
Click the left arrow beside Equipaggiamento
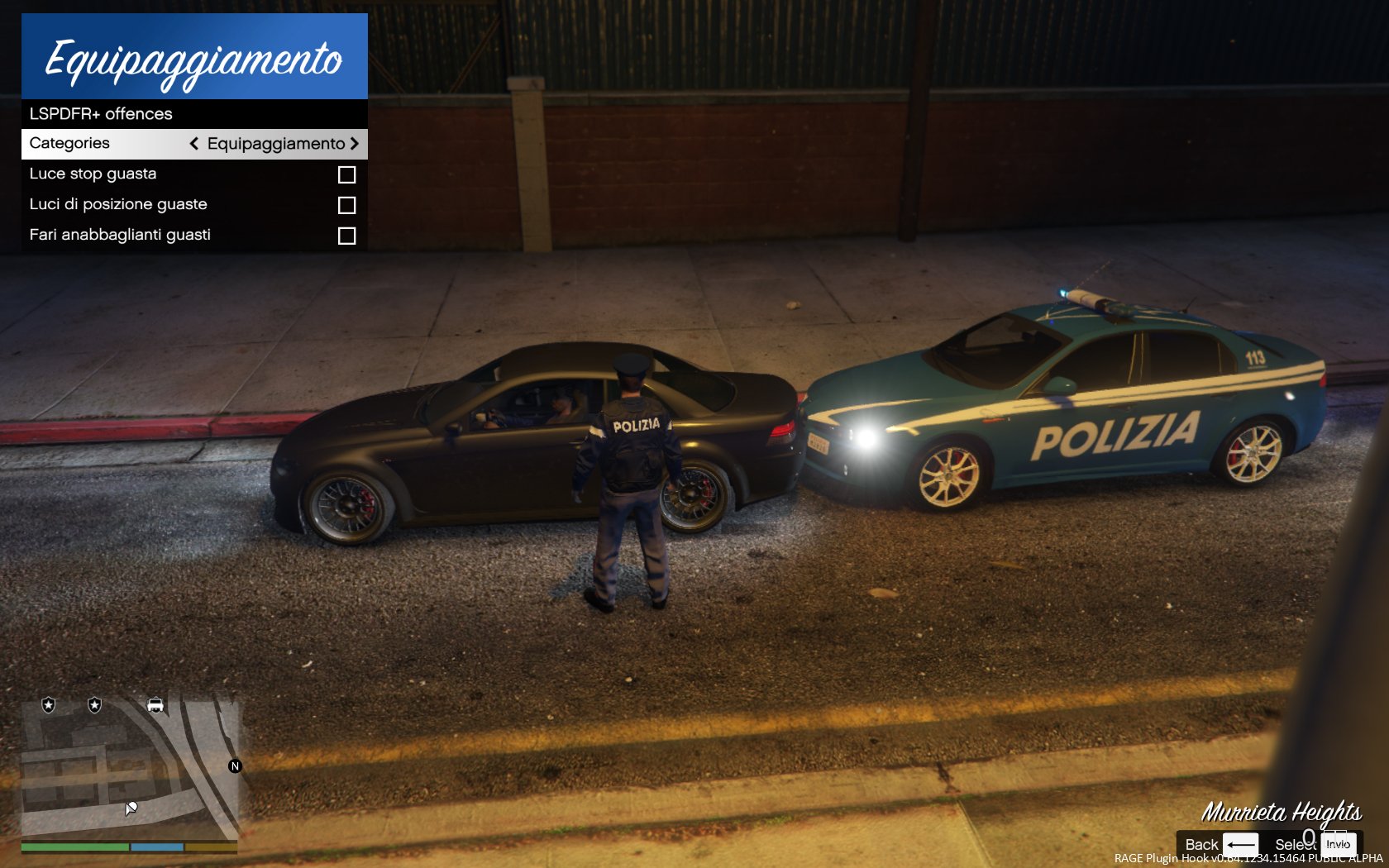point(194,144)
